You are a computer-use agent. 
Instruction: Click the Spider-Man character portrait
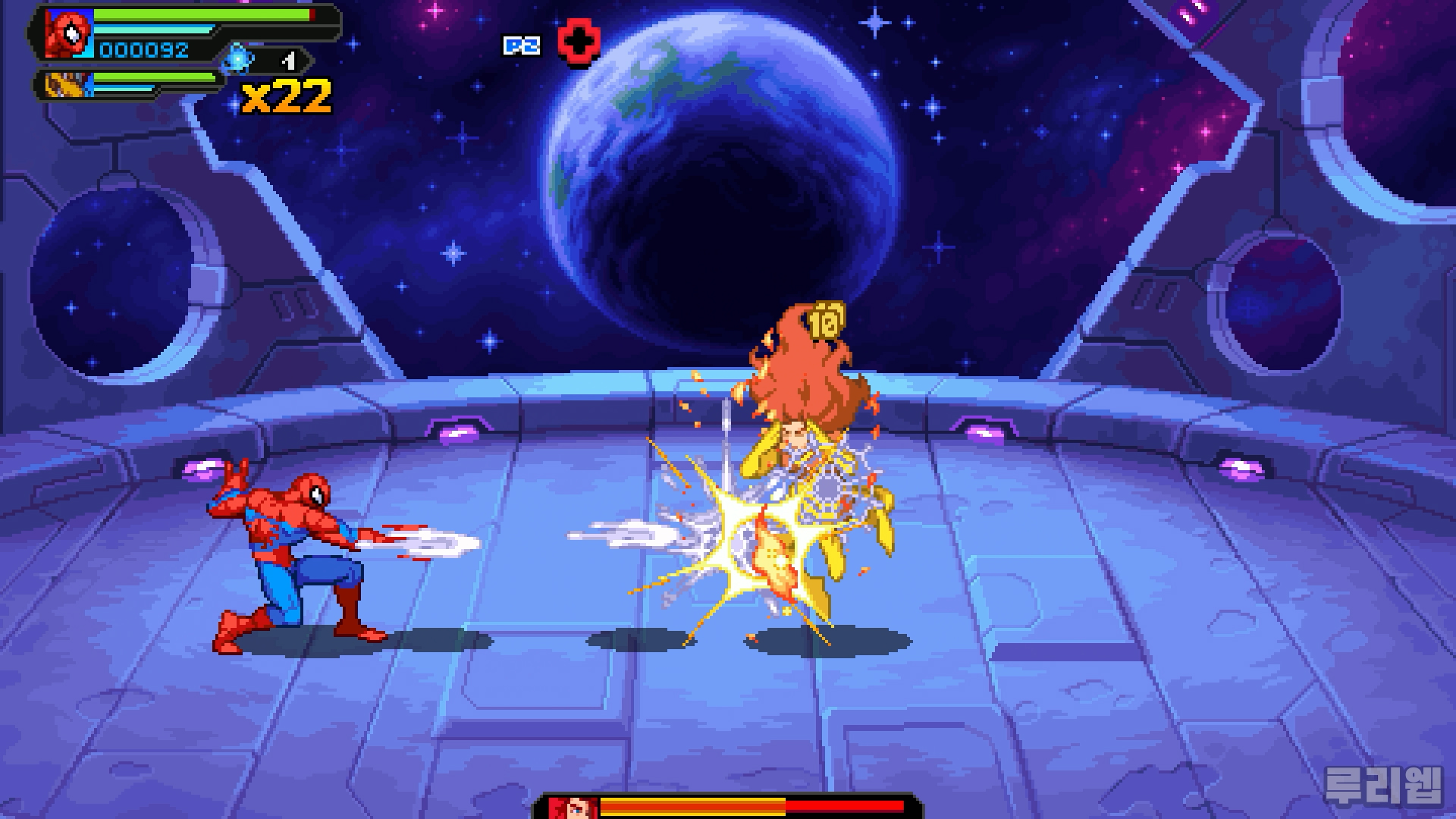pyautogui.click(x=69, y=33)
